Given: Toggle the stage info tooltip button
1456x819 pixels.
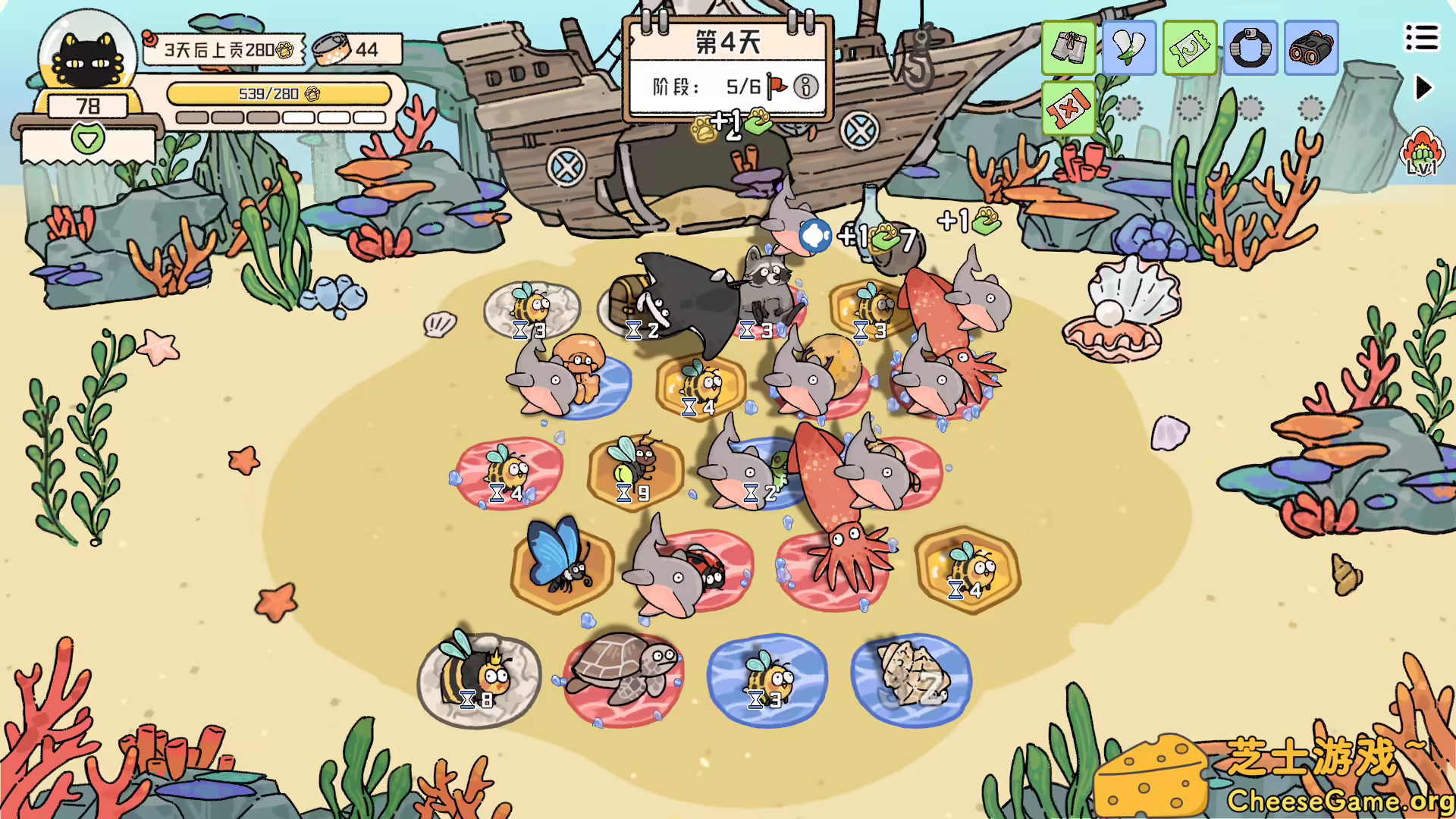Looking at the screenshot, I should [x=806, y=86].
